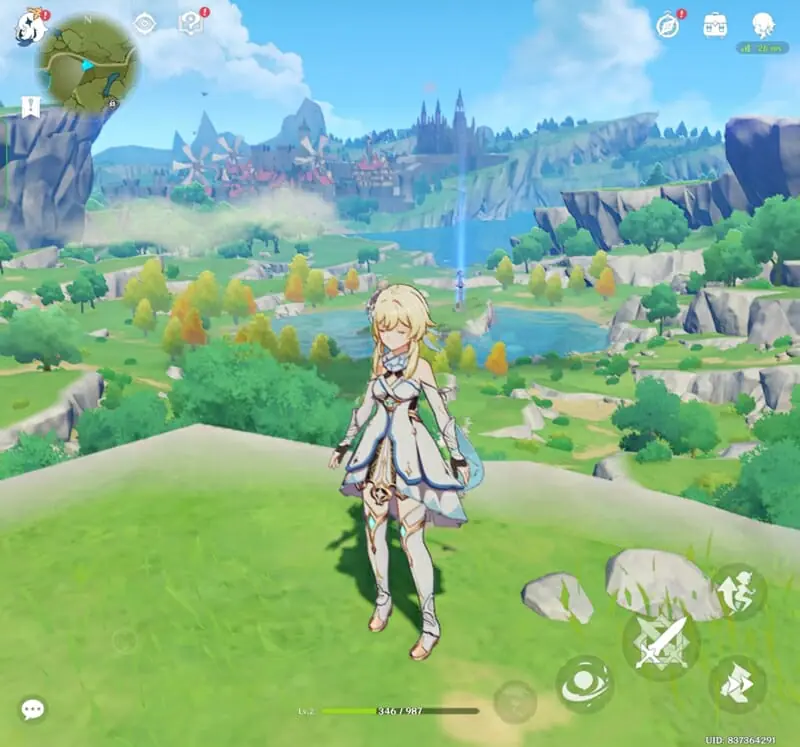The width and height of the screenshot is (800, 747).
Task: Open the backpack inventory
Action: [715, 24]
